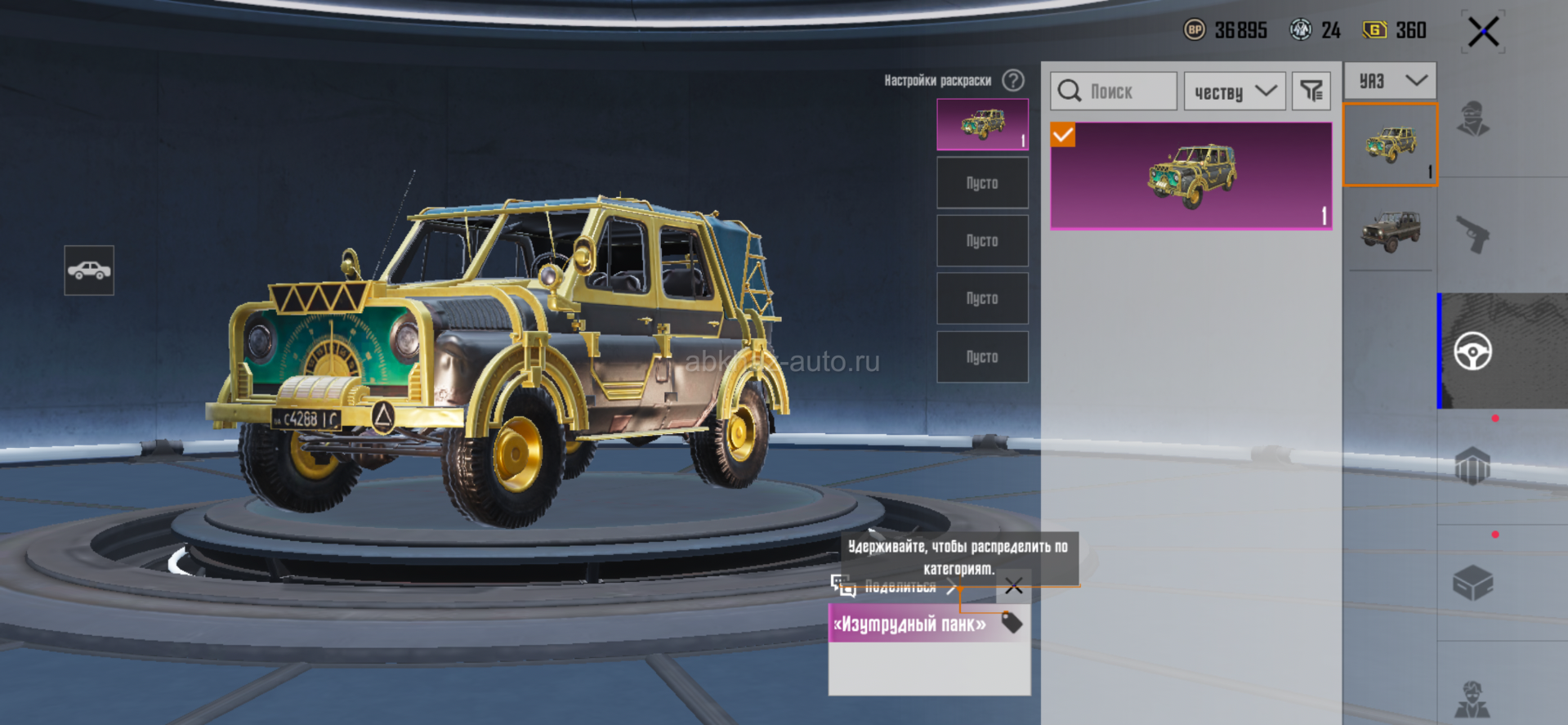
Task: Click the Поиск search field
Action: point(1114,91)
